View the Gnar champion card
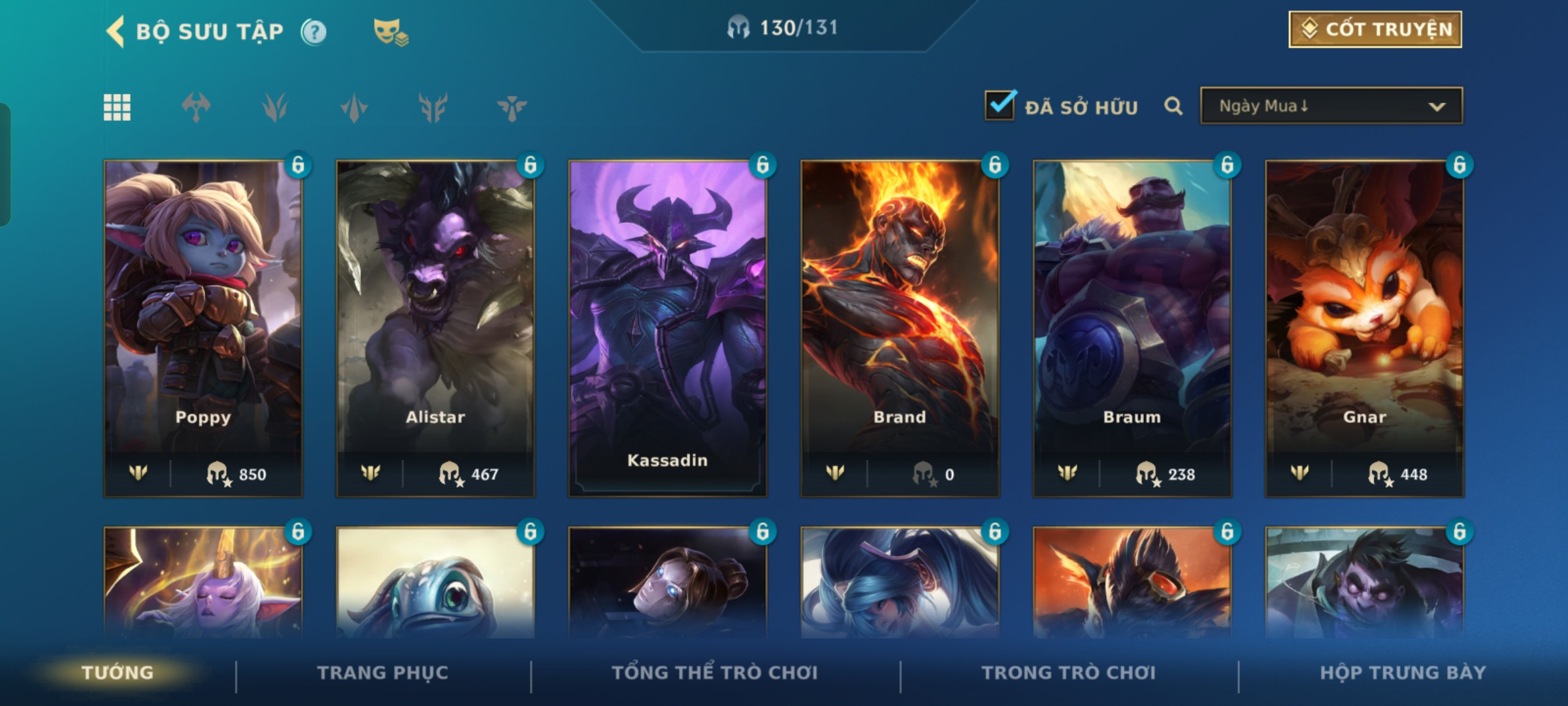This screenshot has height=706, width=1568. [x=1364, y=327]
